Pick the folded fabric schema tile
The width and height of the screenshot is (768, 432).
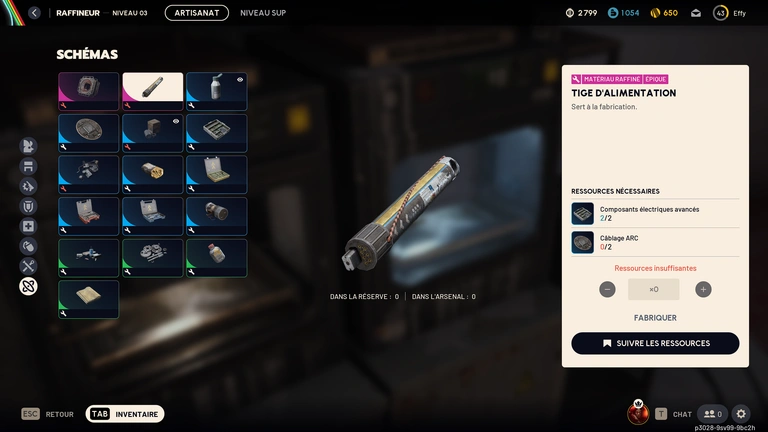tap(88, 299)
